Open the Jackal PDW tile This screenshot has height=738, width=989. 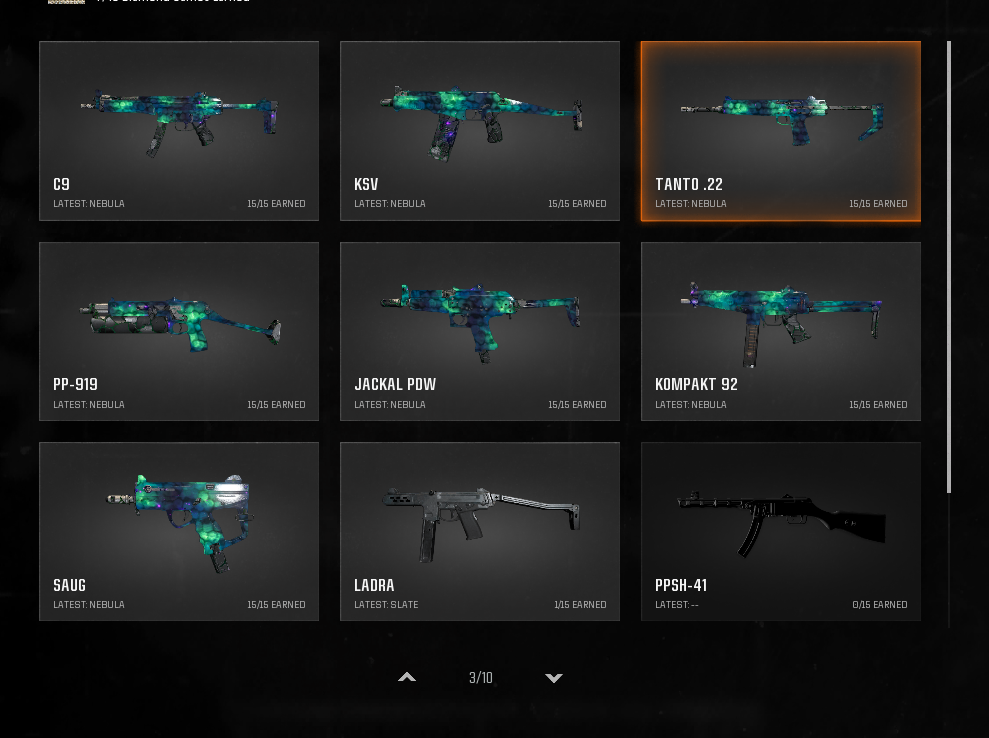[x=480, y=331]
